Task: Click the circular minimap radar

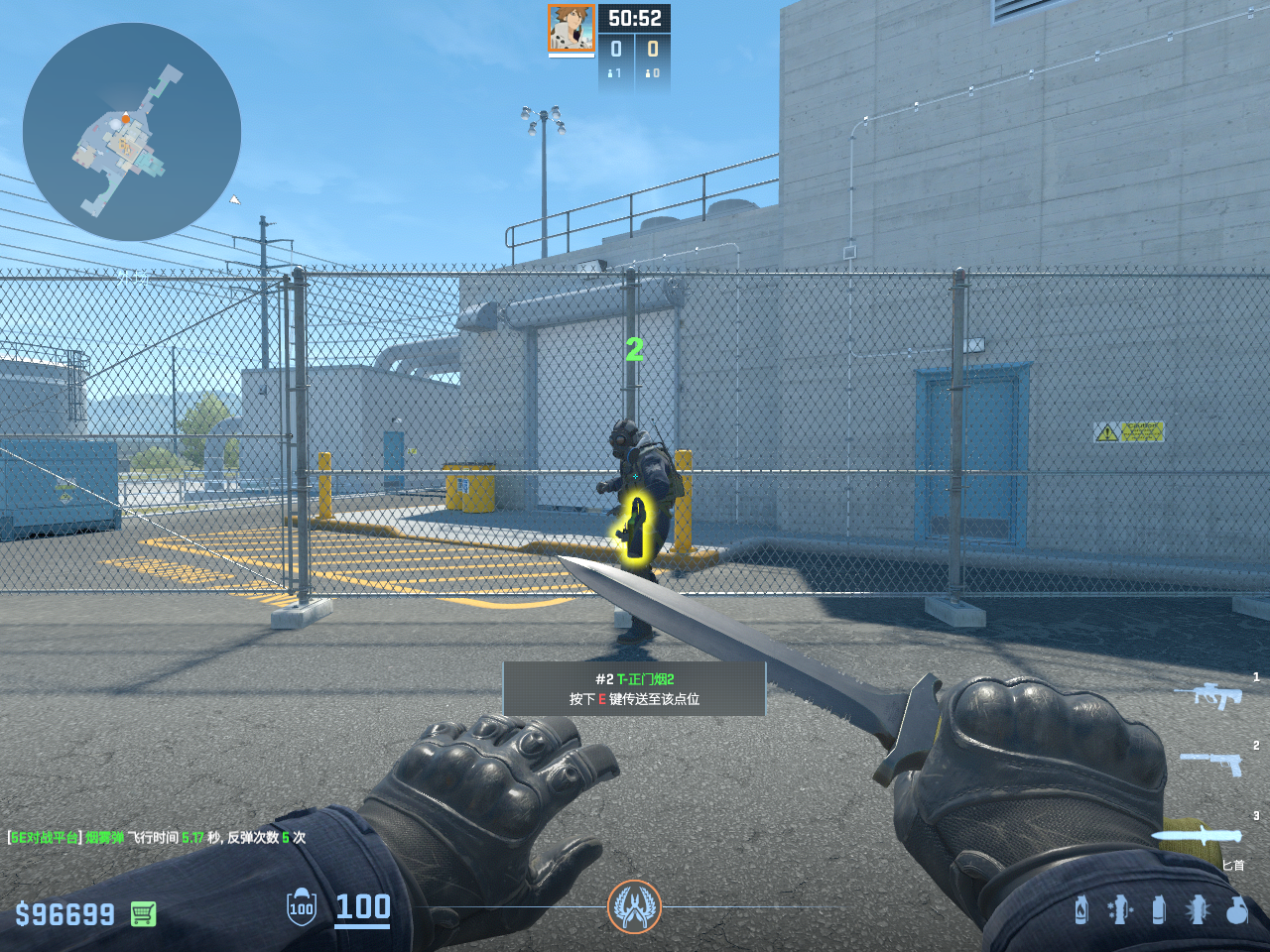Action: click(x=132, y=132)
